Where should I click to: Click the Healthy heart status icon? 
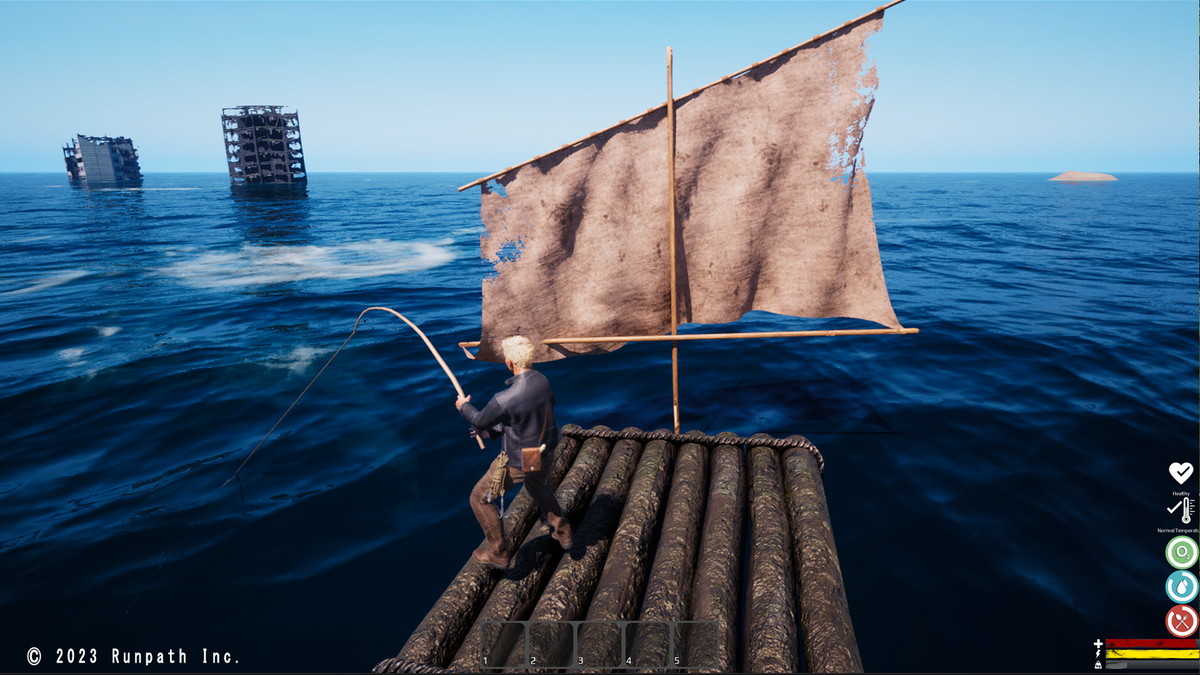[x=1181, y=473]
